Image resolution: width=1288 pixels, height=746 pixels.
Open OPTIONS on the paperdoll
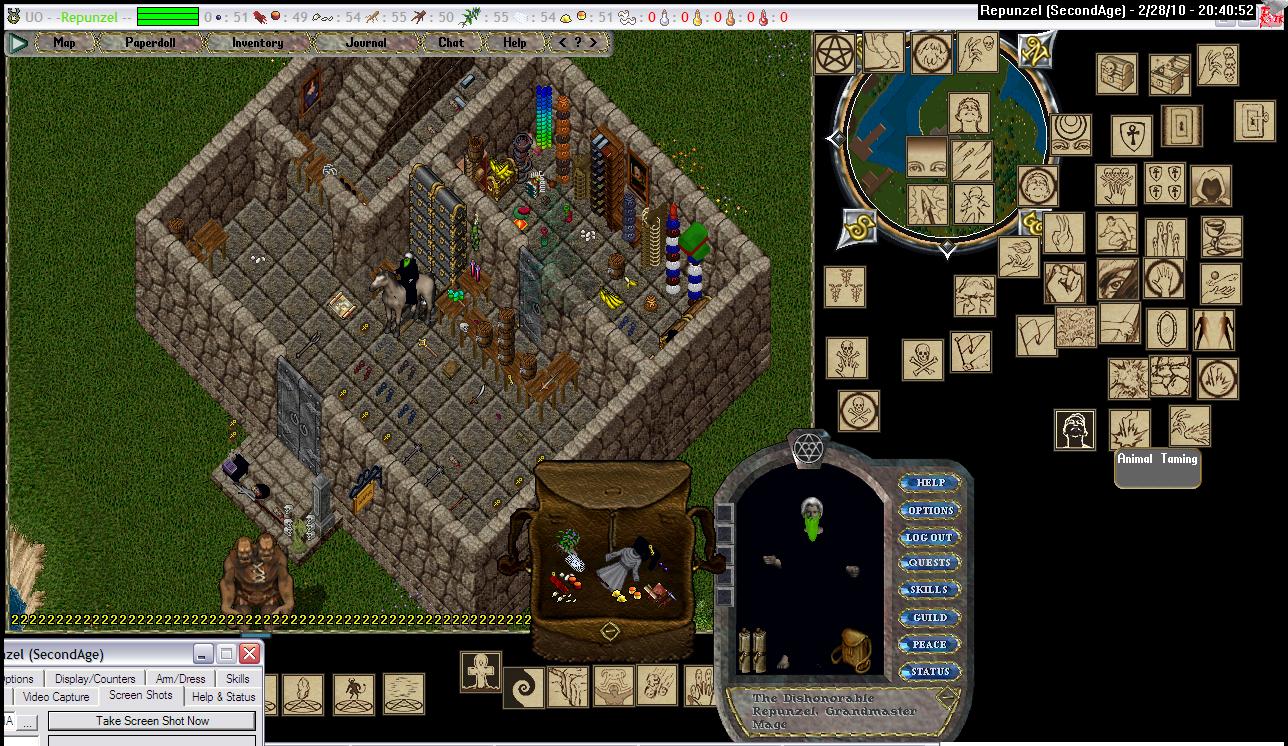pyautogui.click(x=930, y=510)
